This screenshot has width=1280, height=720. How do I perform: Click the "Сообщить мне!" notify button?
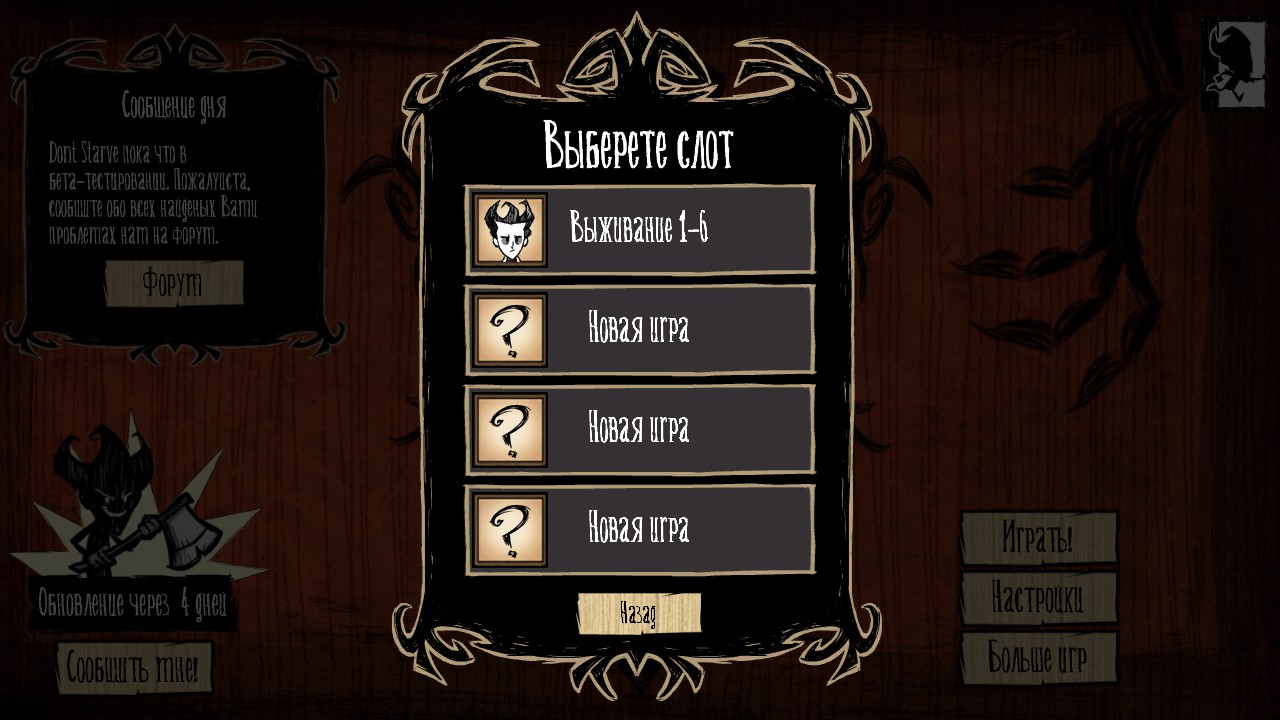coord(135,668)
